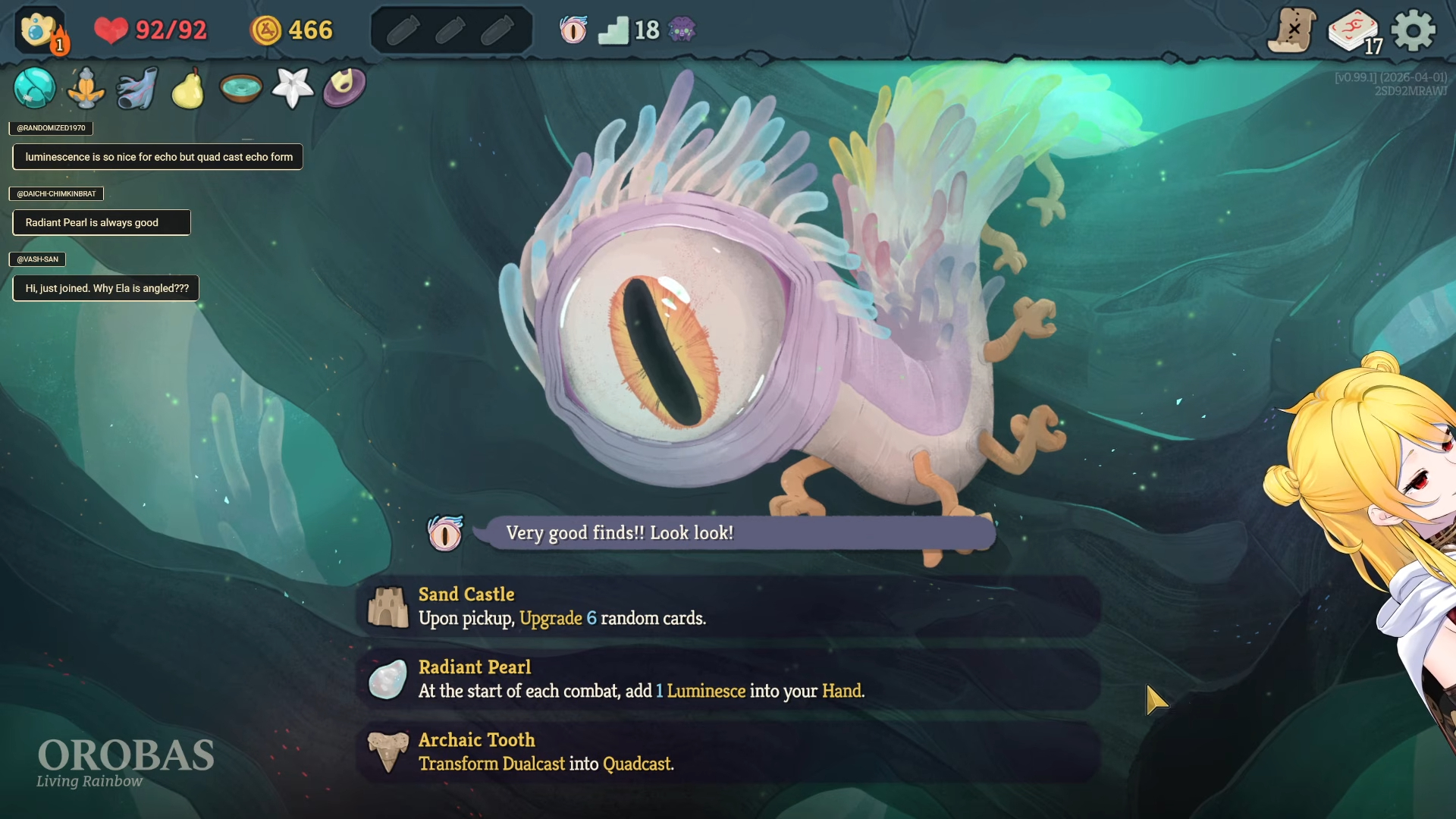Open the map scroll
The width and height of the screenshot is (1456, 819).
[1292, 30]
